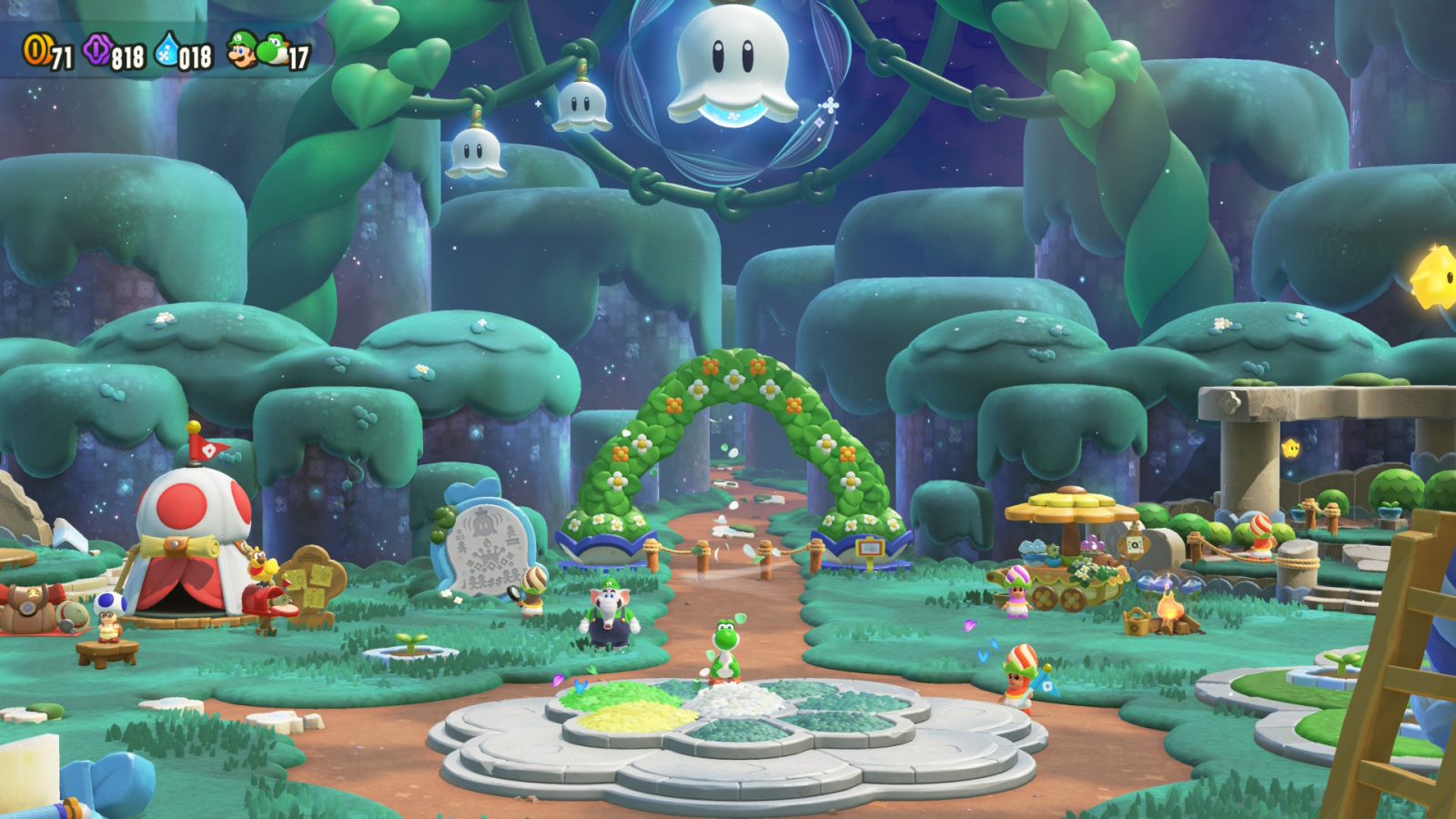This screenshot has width=1456, height=819.
Task: Select the engraved stone tablet monument
Action: (488, 546)
